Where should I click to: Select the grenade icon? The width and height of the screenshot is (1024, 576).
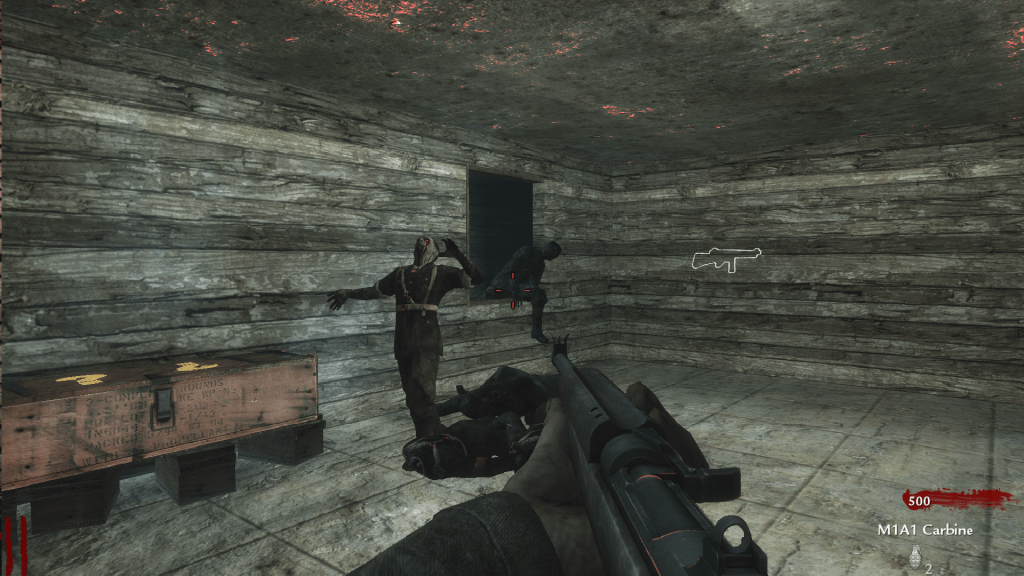pos(913,557)
